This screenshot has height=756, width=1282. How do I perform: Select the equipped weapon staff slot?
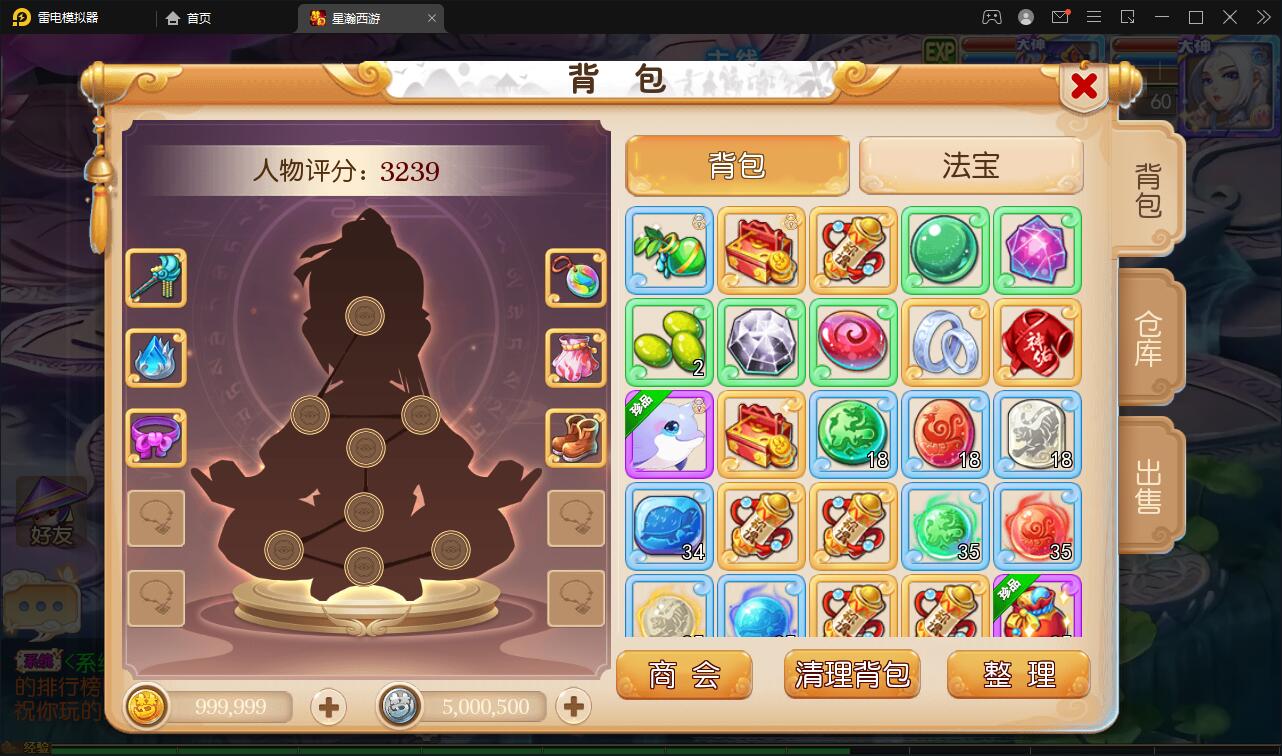pyautogui.click(x=156, y=279)
